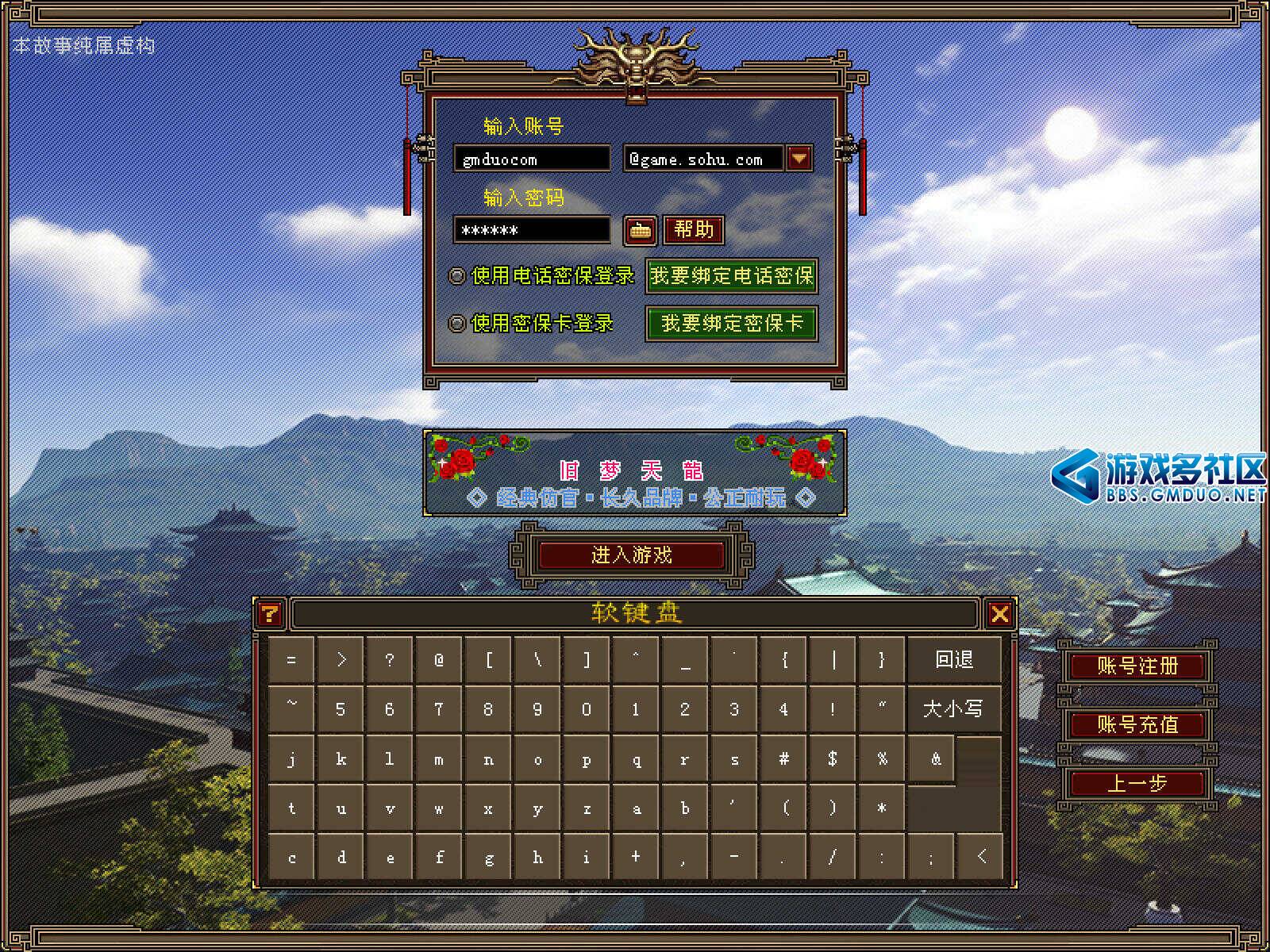Open the 帮助 help button

[x=694, y=230]
